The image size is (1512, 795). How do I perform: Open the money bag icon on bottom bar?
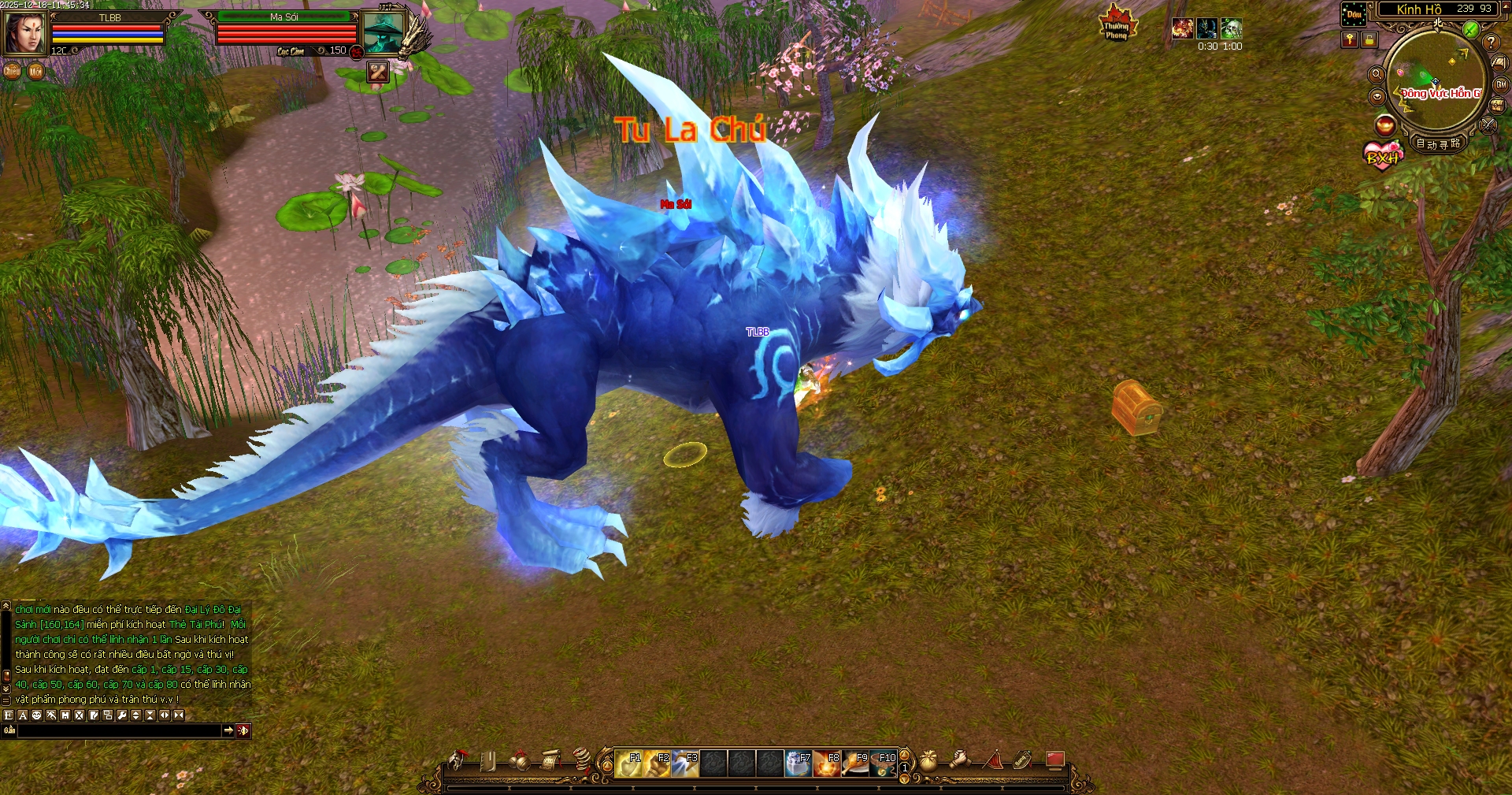point(928,760)
